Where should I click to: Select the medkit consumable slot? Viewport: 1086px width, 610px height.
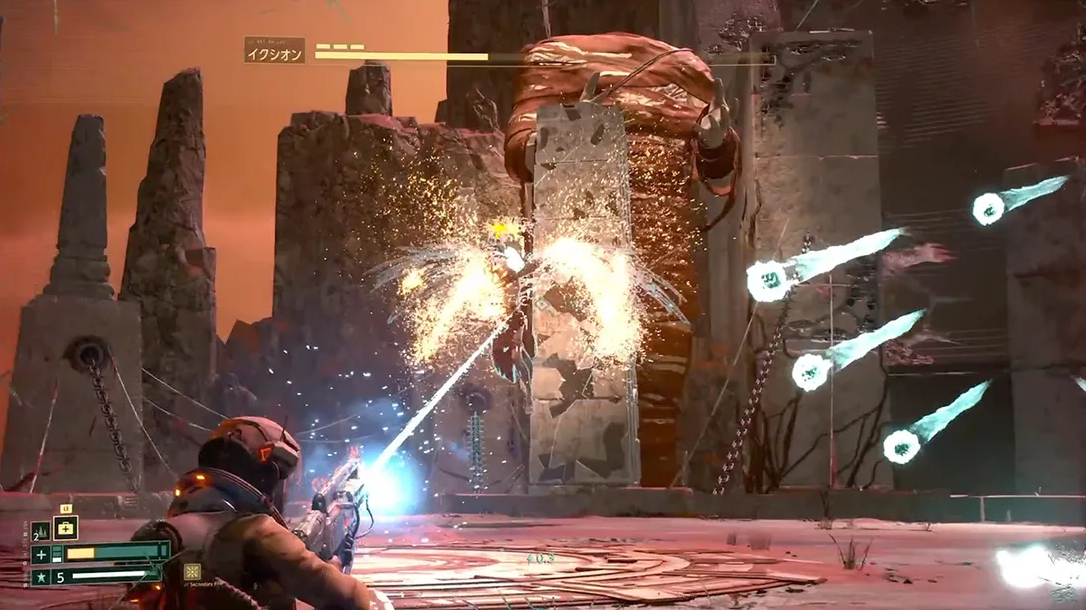65,528
